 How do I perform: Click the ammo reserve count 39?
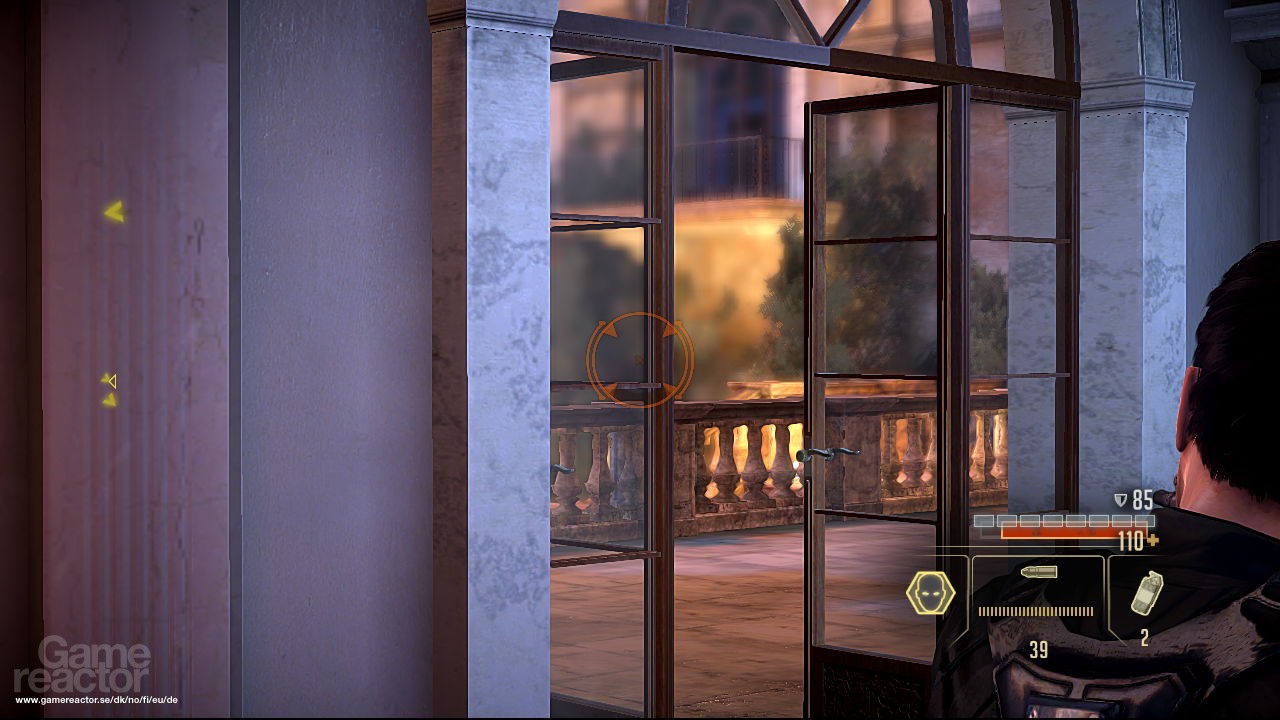click(x=1038, y=648)
